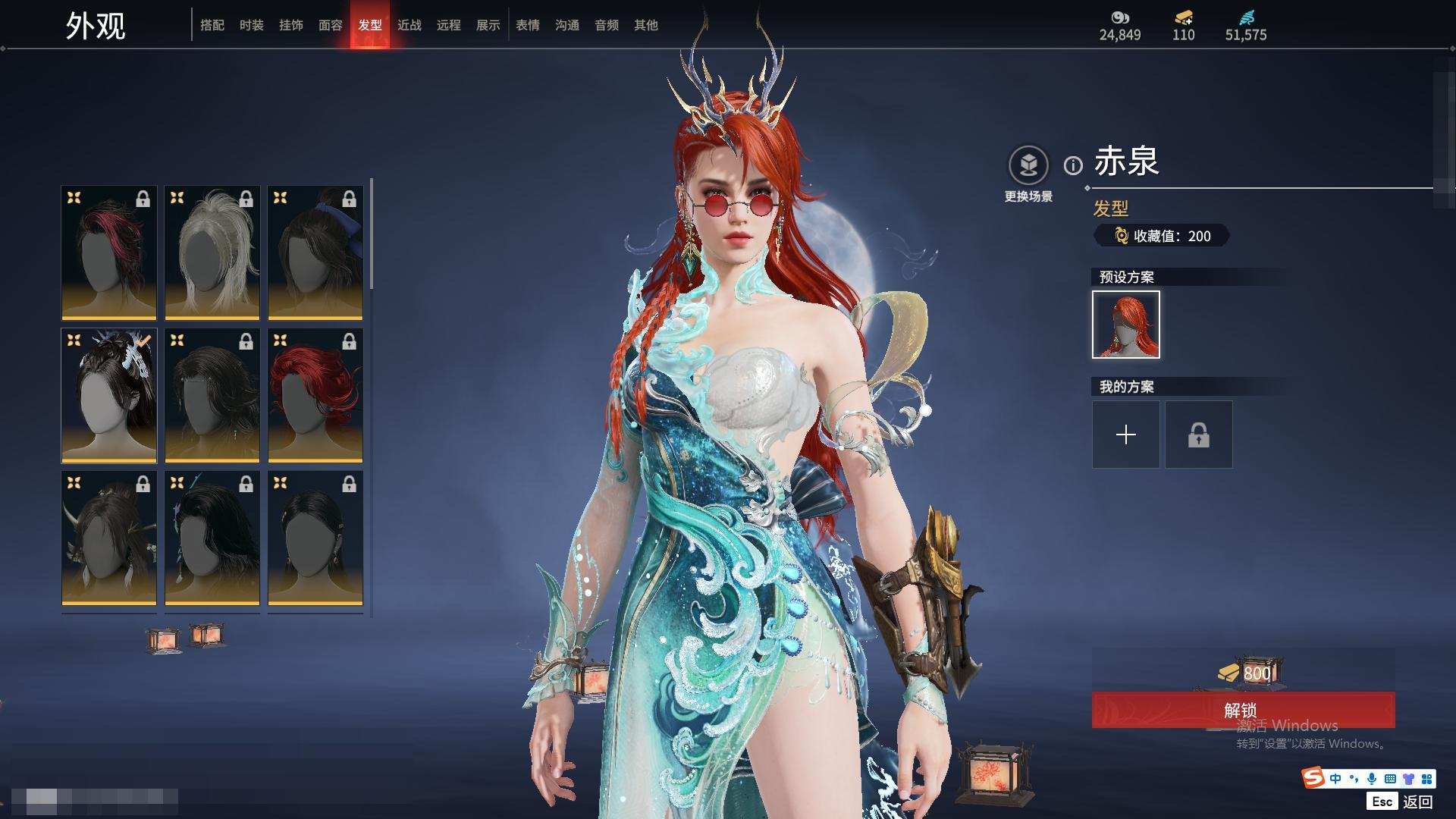Open the 近战 melee tab
Image resolution: width=1456 pixels, height=819 pixels.
(409, 25)
